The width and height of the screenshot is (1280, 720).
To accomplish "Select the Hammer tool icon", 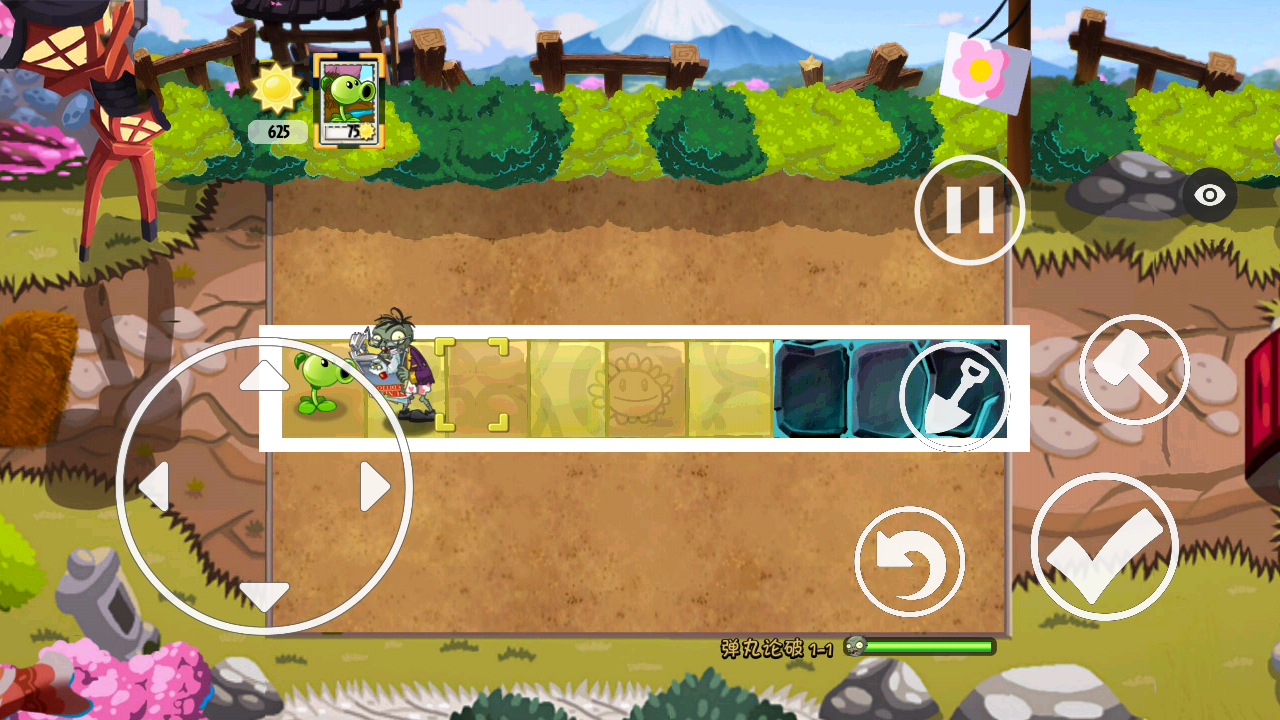I will coord(1133,367).
